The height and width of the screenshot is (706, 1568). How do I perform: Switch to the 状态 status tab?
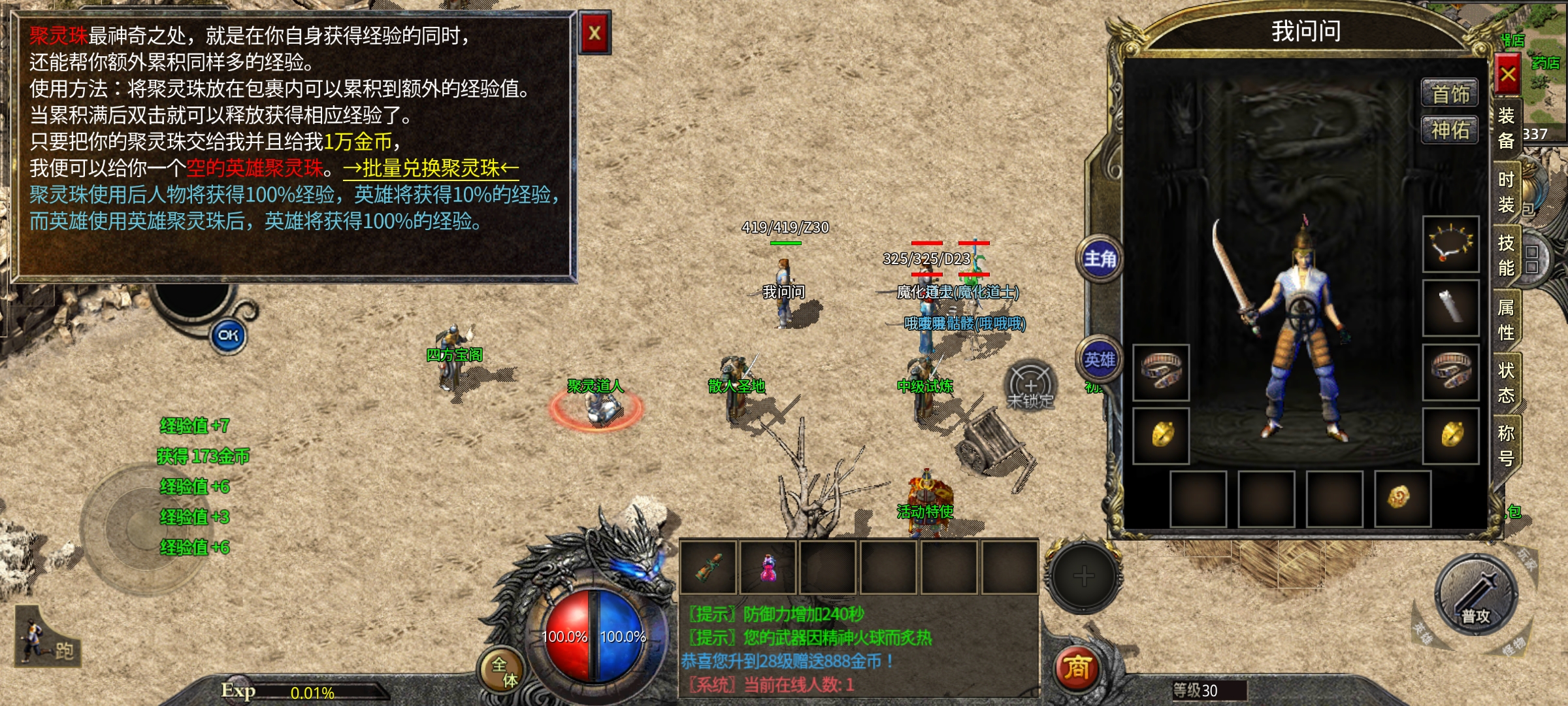coord(1506,383)
